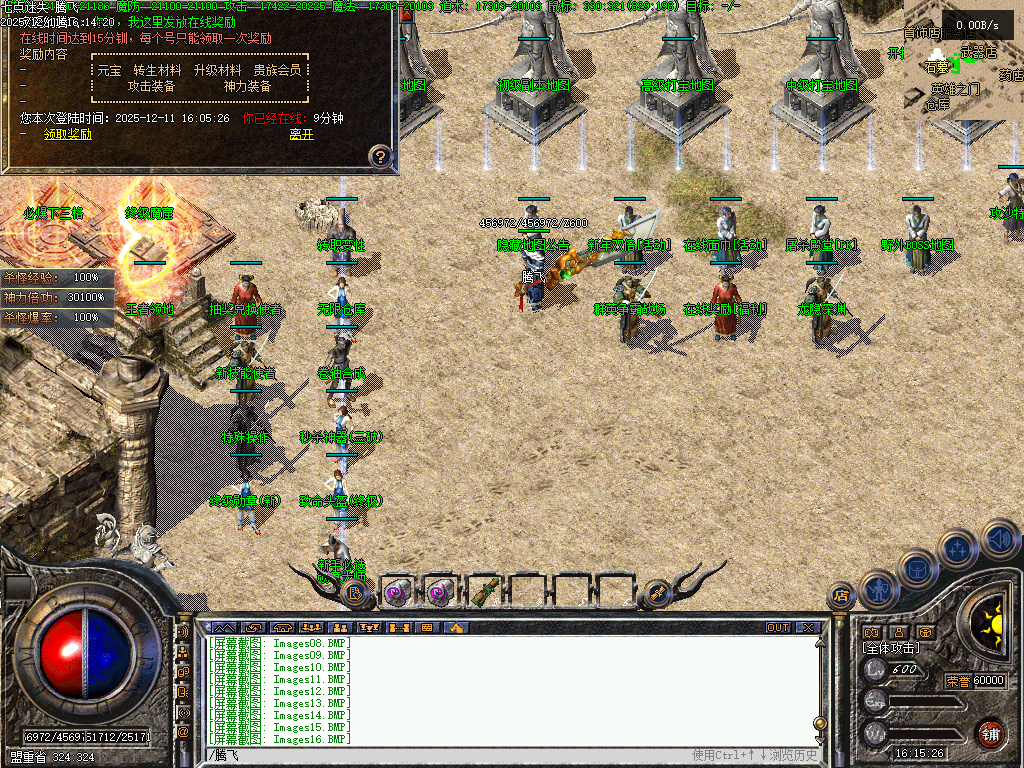Open the red 铺 stall button

990,732
